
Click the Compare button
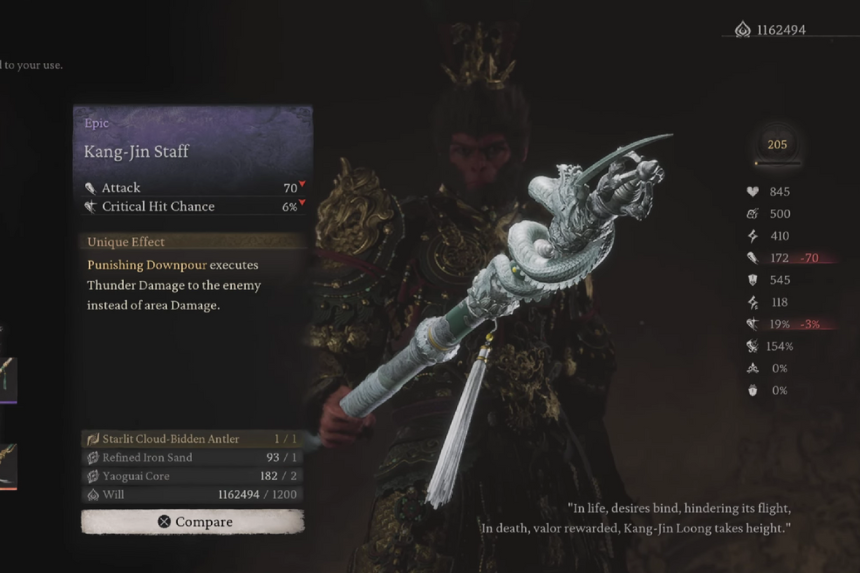coord(193,522)
